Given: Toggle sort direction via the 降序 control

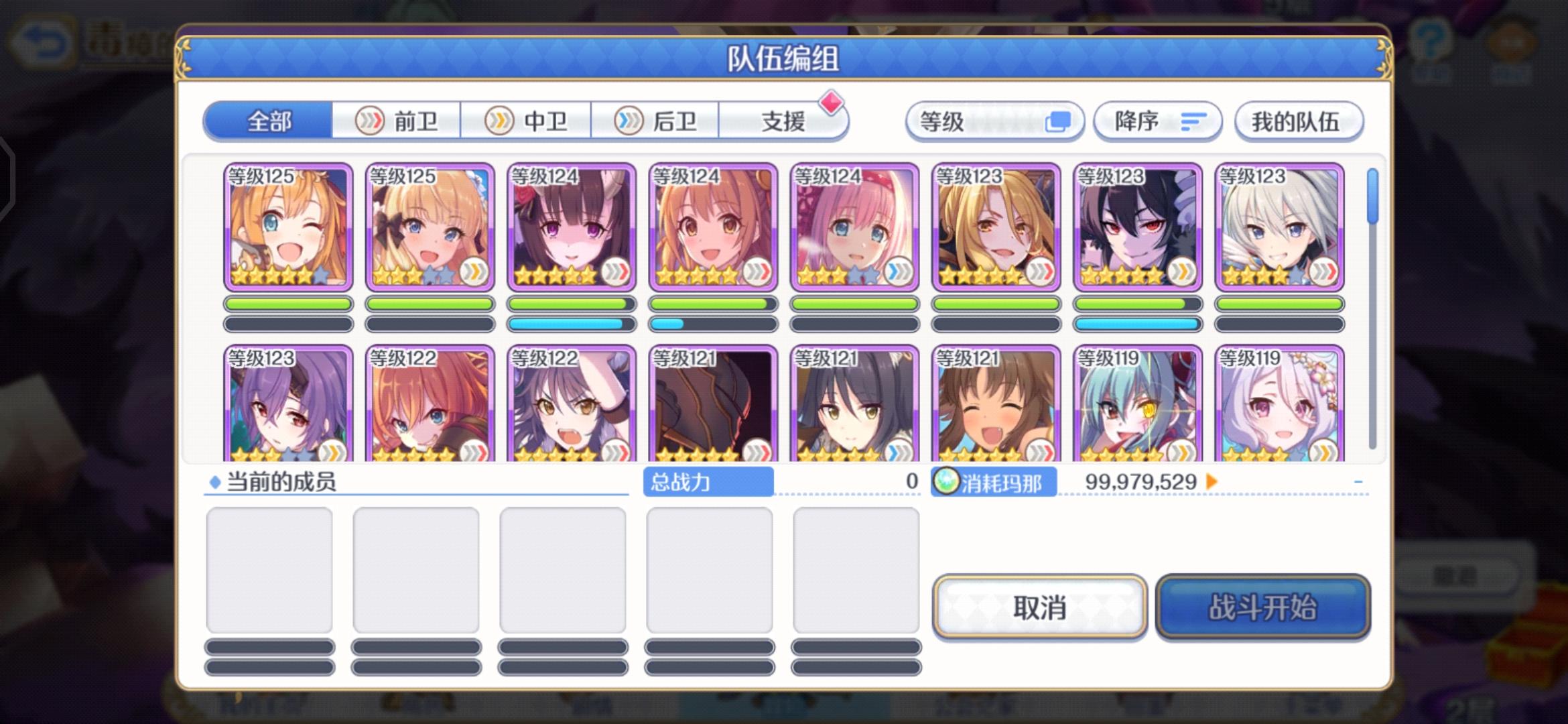Looking at the screenshot, I should tap(1156, 121).
